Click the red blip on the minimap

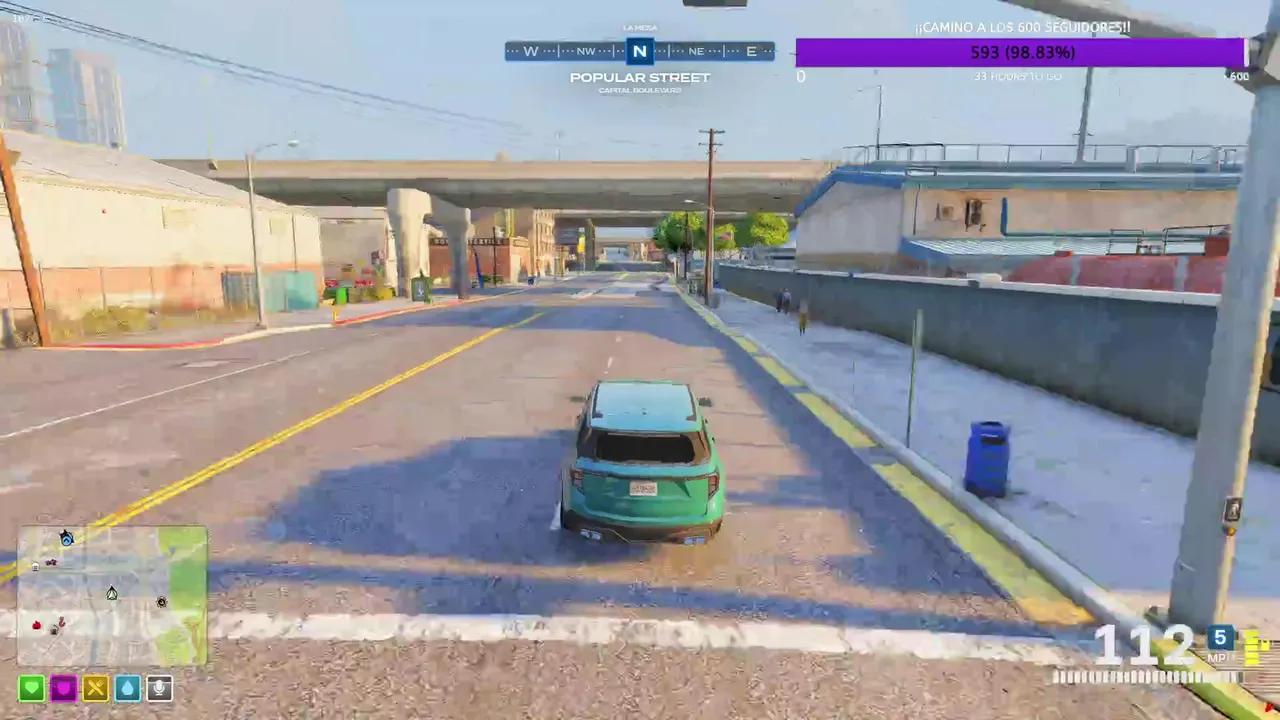pos(36,625)
